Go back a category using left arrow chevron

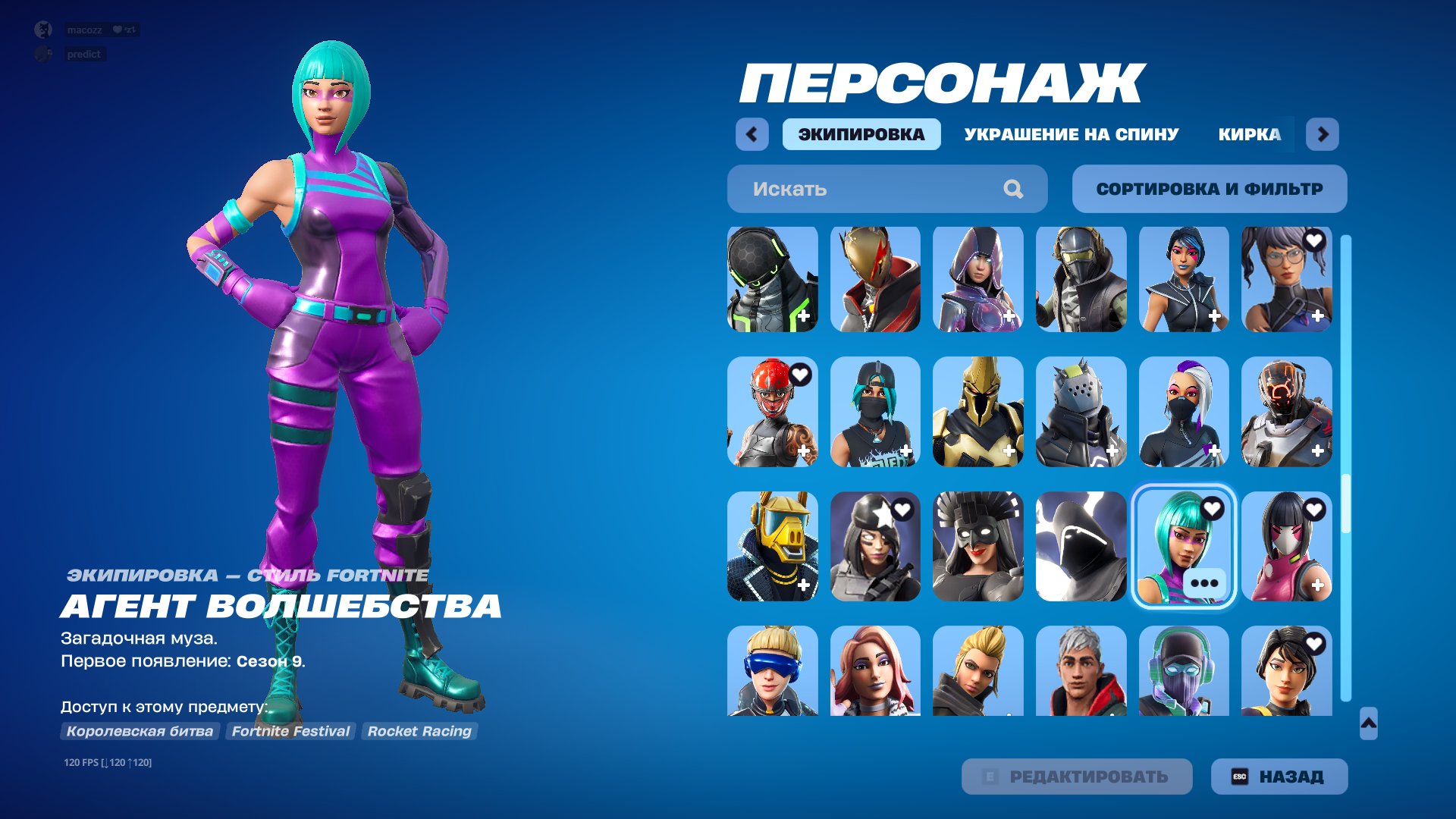tap(750, 133)
